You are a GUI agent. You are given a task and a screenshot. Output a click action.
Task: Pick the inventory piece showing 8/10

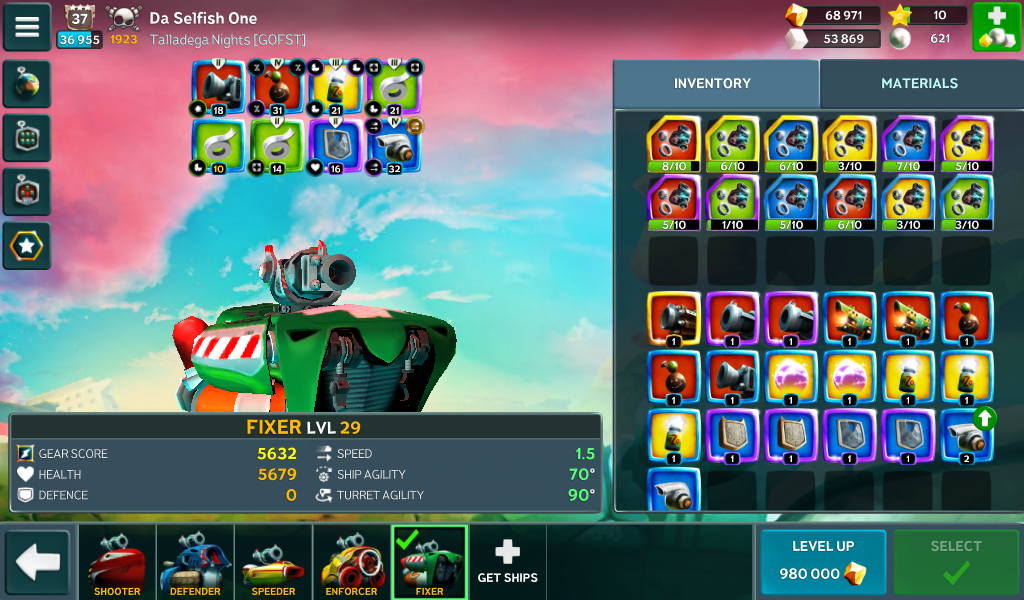pyautogui.click(x=674, y=145)
